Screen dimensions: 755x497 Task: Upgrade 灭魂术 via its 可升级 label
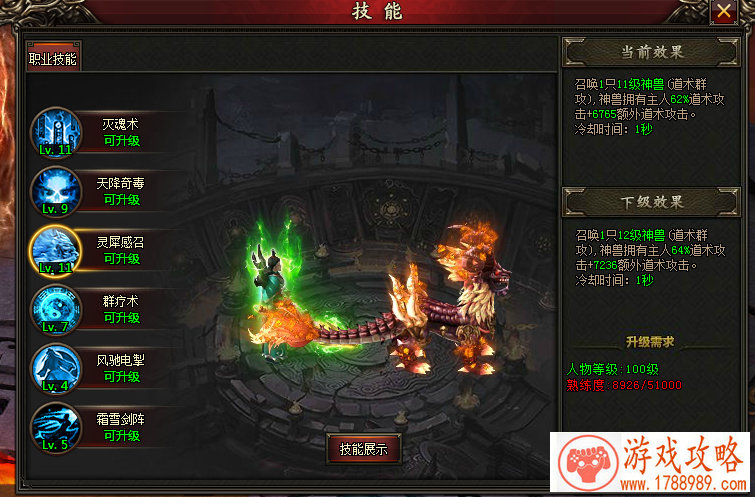pyautogui.click(x=122, y=141)
